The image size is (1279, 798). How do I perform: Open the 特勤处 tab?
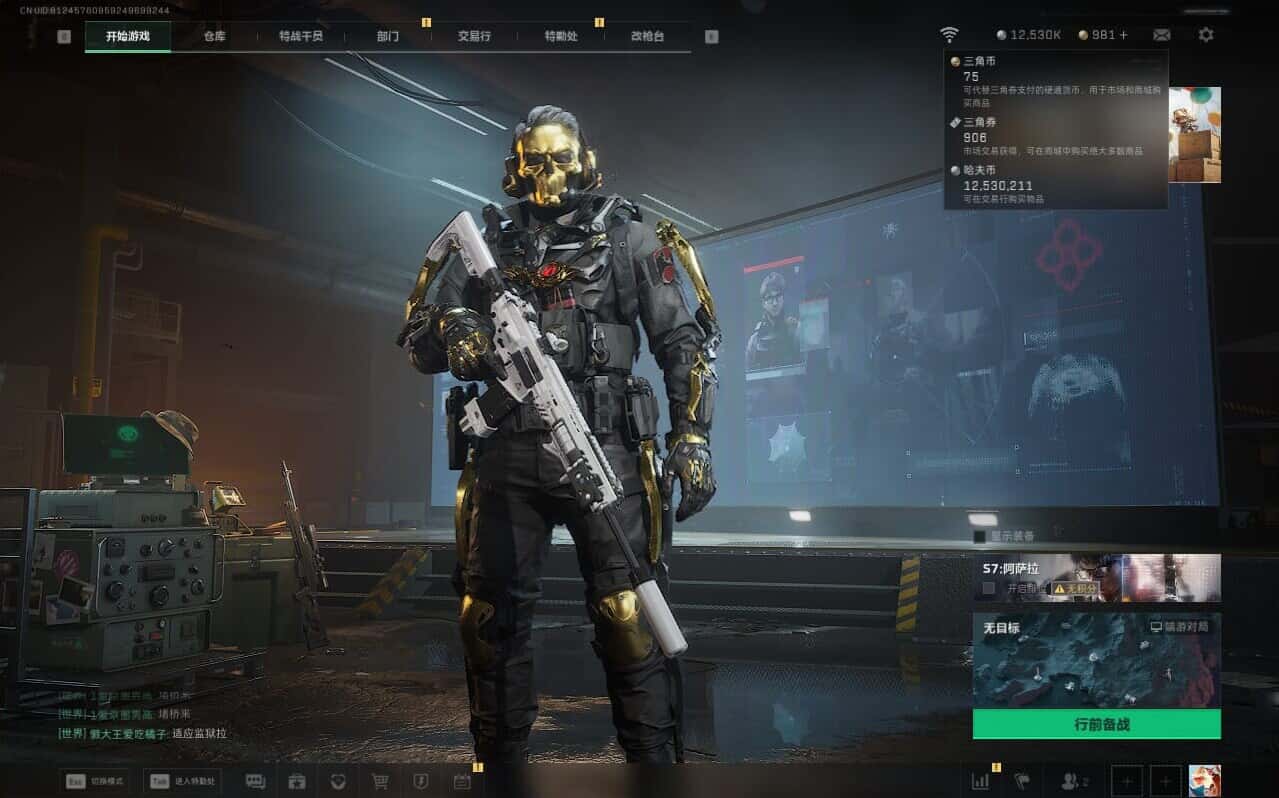click(x=561, y=36)
